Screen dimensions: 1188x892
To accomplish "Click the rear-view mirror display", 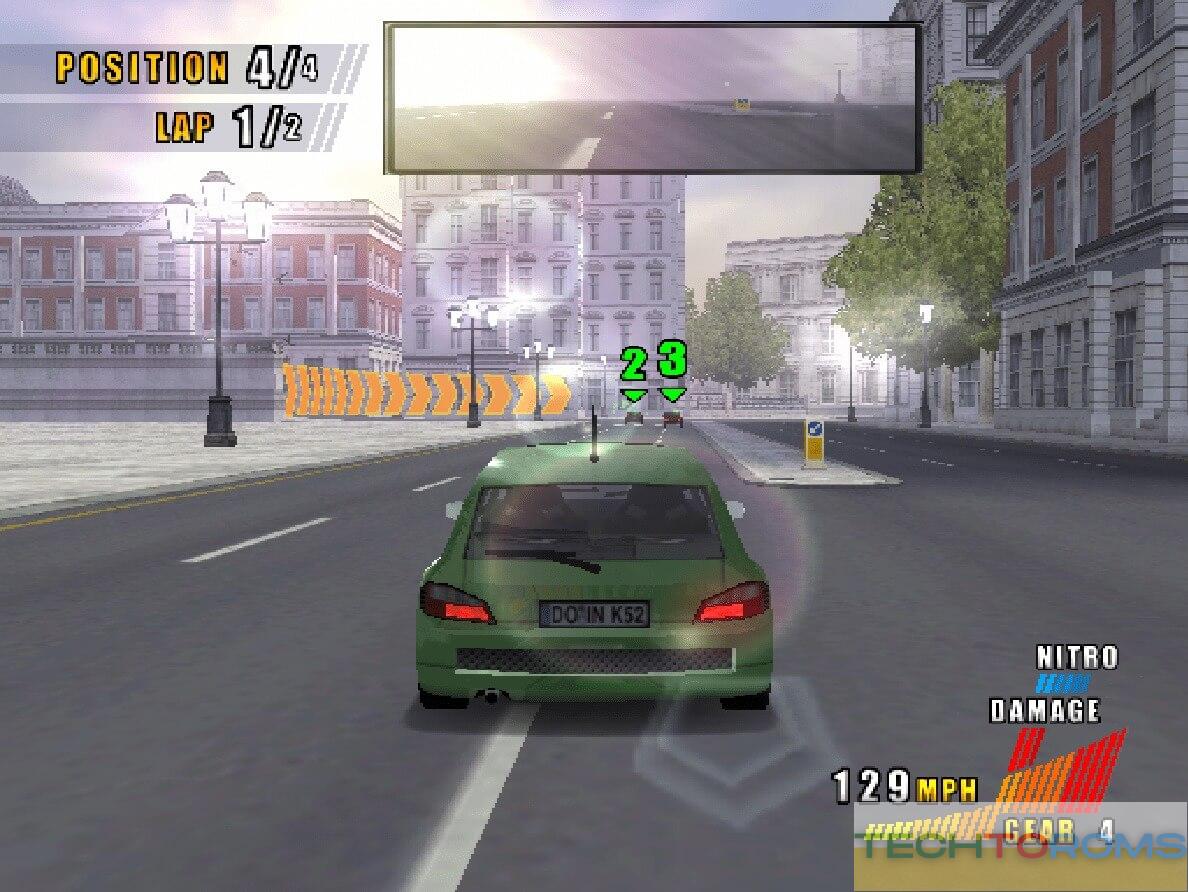I will [652, 98].
